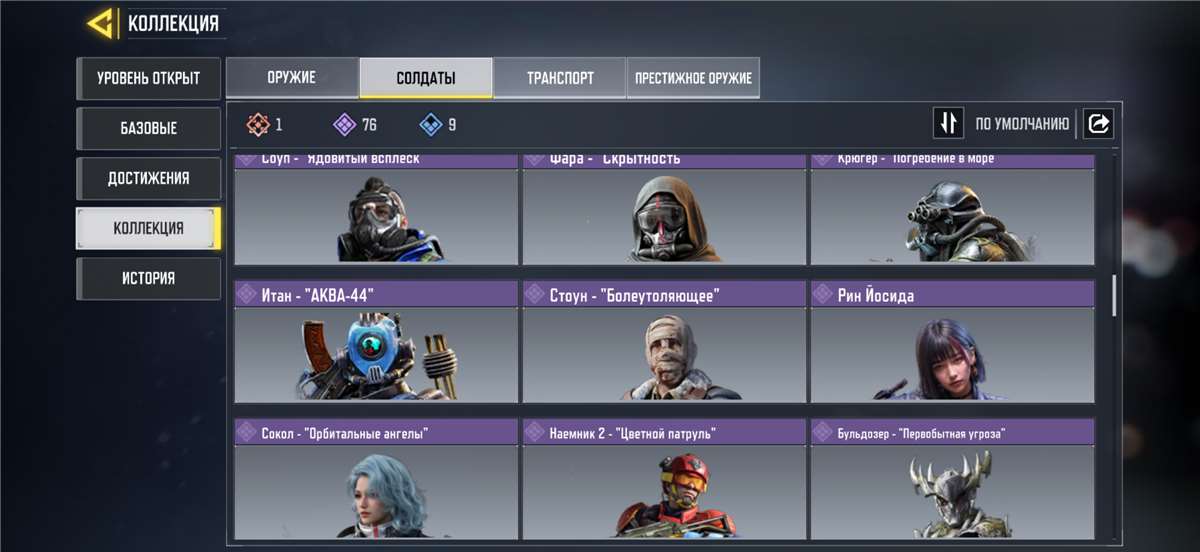This screenshot has width=1200, height=552.
Task: Pick the Сокол "Орбитальные ангелы" card
Action: (x=376, y=480)
